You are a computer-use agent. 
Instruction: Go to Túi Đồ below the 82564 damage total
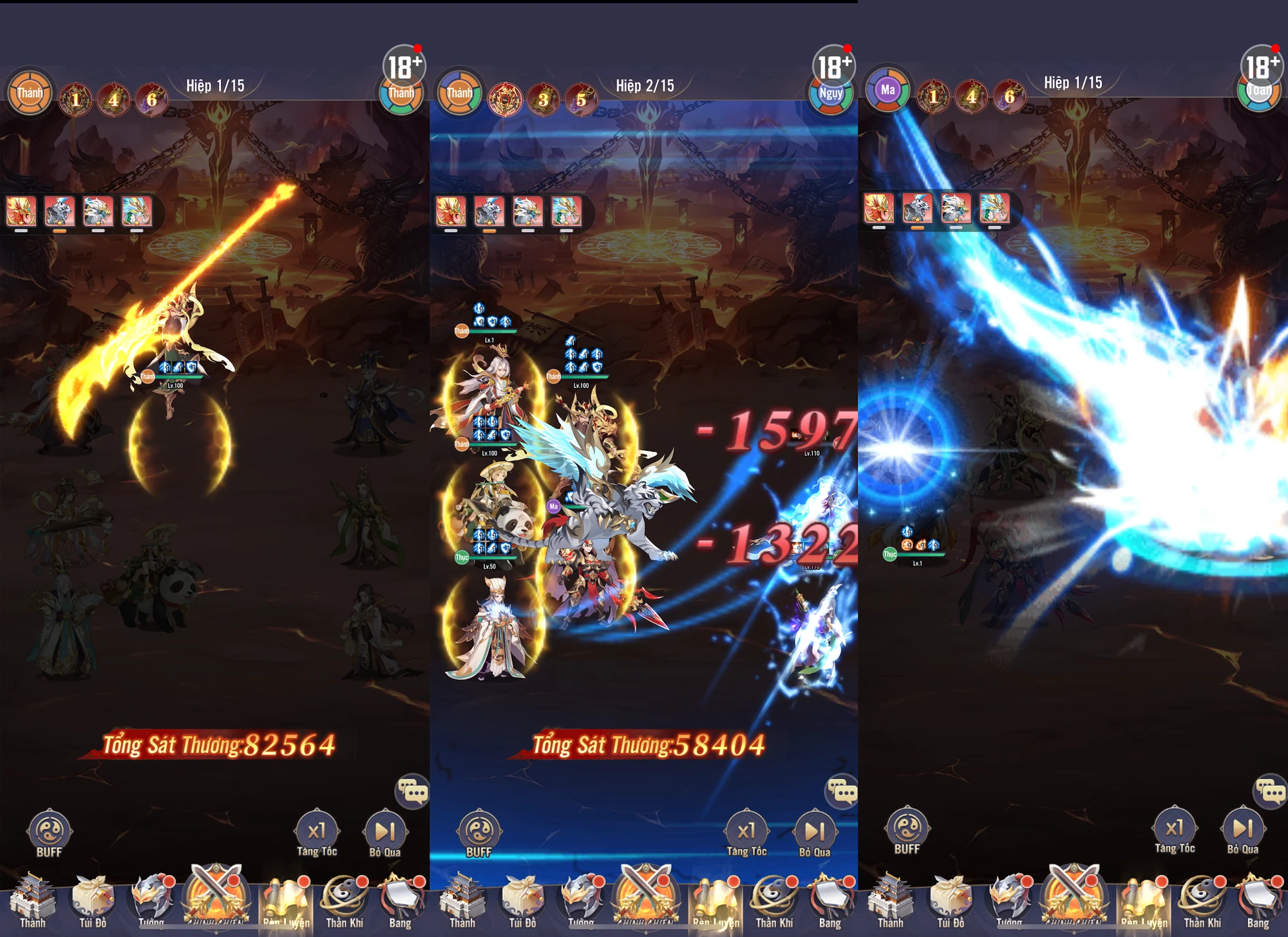[x=93, y=902]
